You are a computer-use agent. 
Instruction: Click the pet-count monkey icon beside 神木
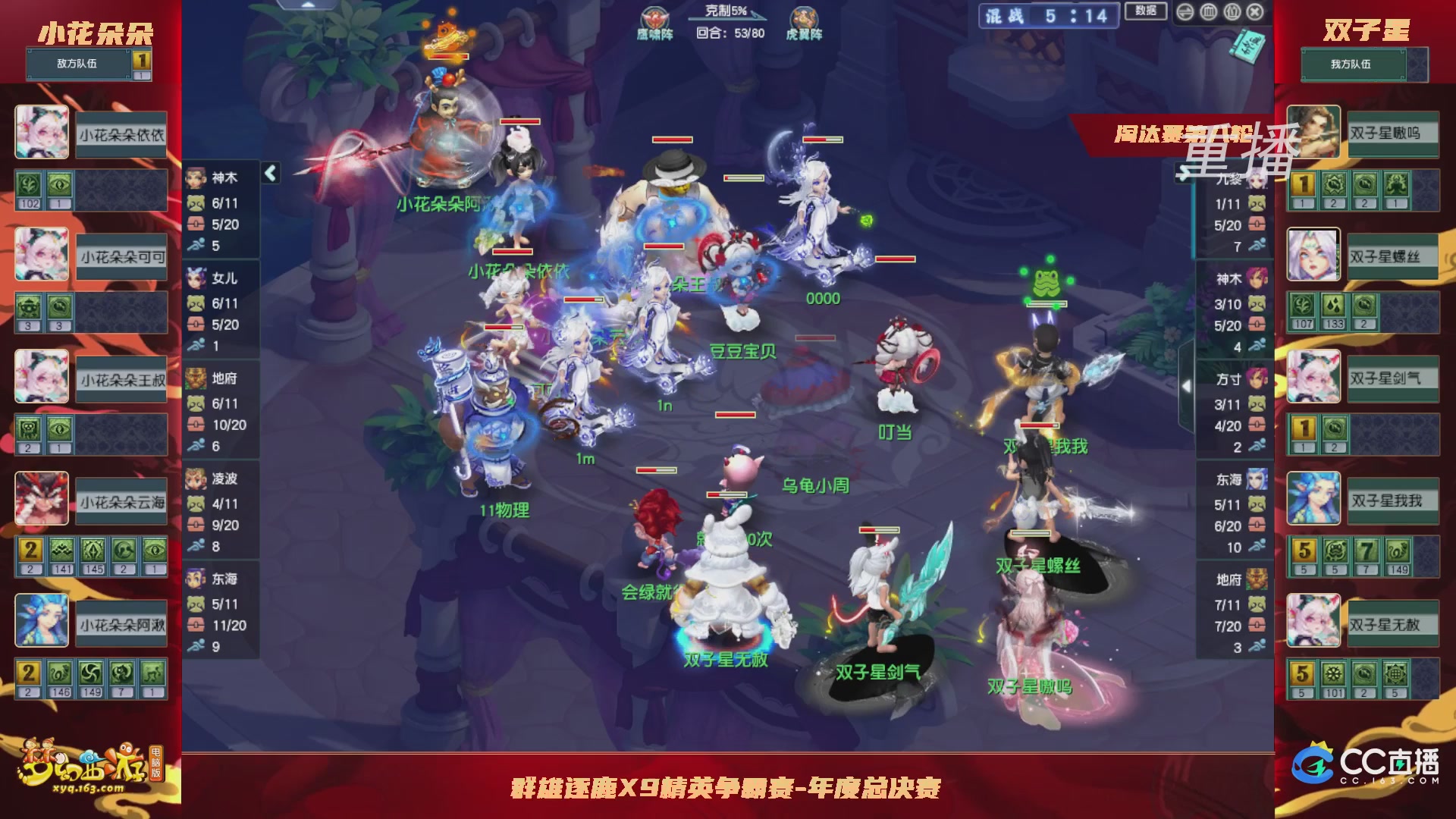click(x=195, y=204)
